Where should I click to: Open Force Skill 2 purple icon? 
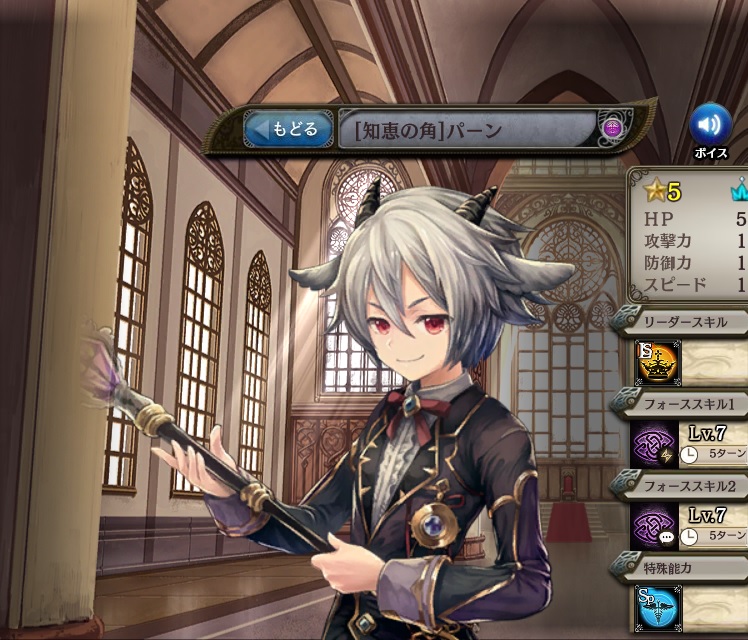tap(656, 527)
